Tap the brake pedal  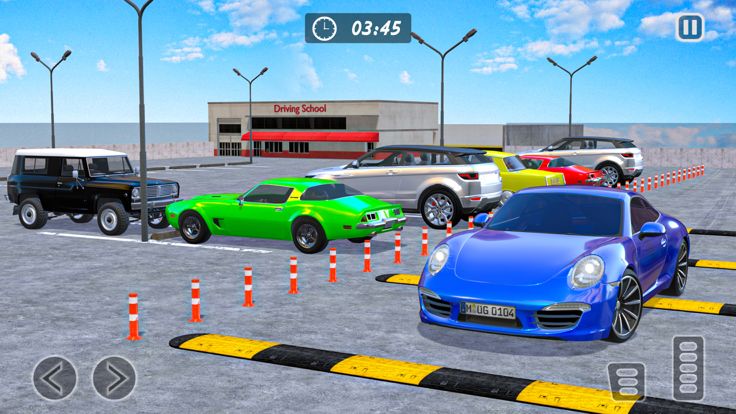coord(626,381)
